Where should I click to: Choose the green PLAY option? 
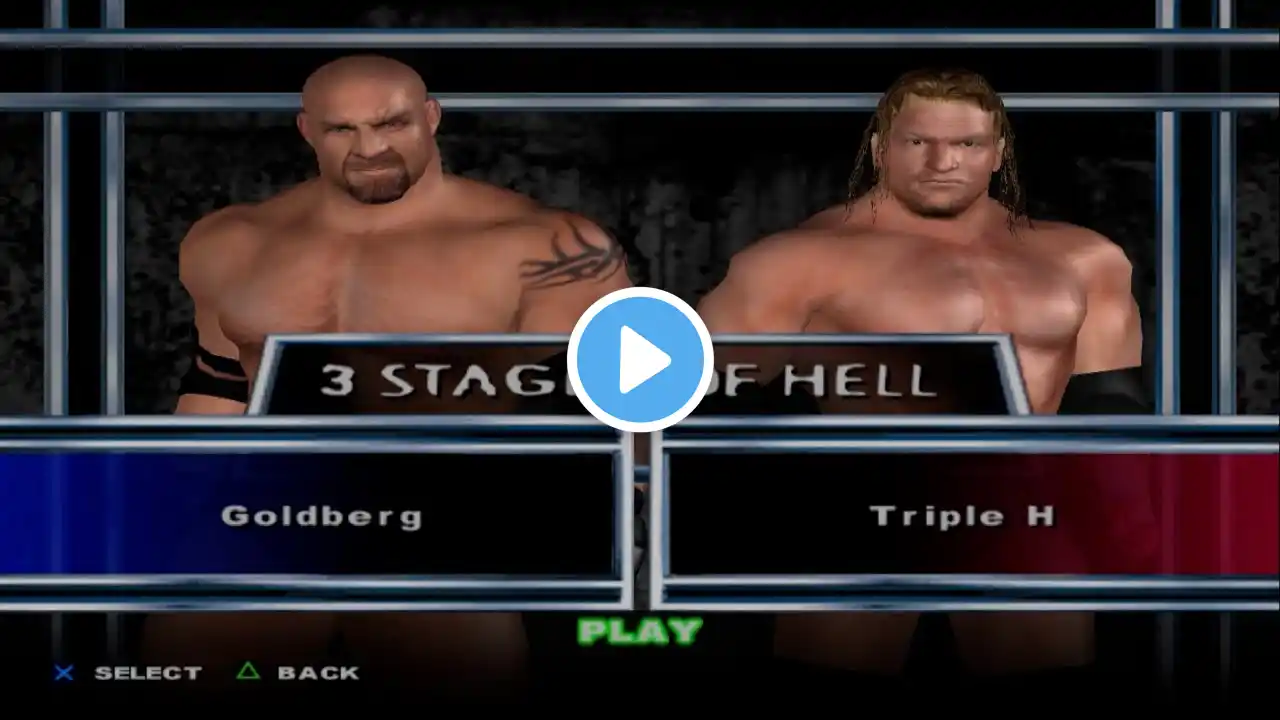tap(640, 631)
